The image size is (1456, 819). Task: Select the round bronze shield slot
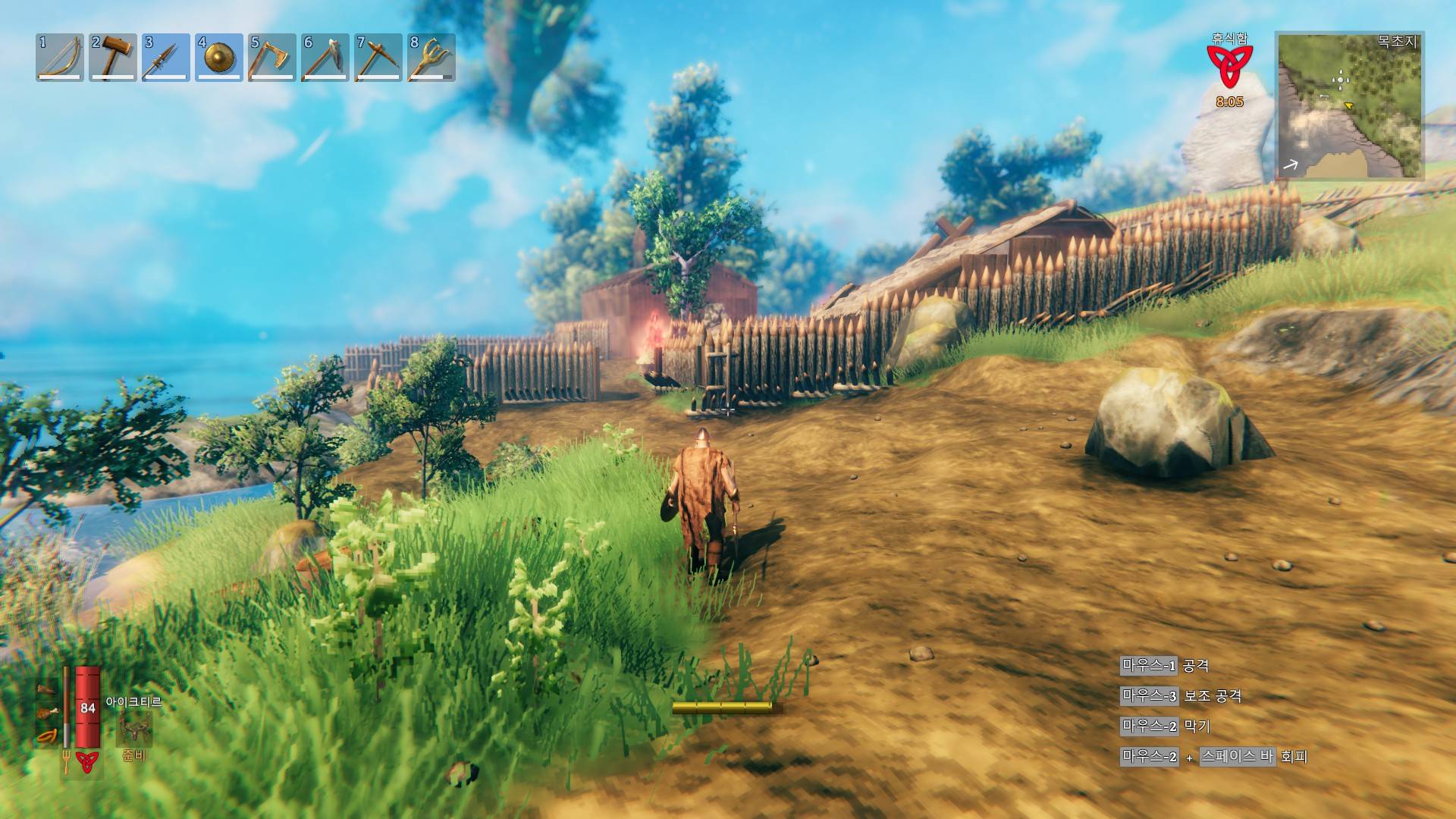coord(219,57)
